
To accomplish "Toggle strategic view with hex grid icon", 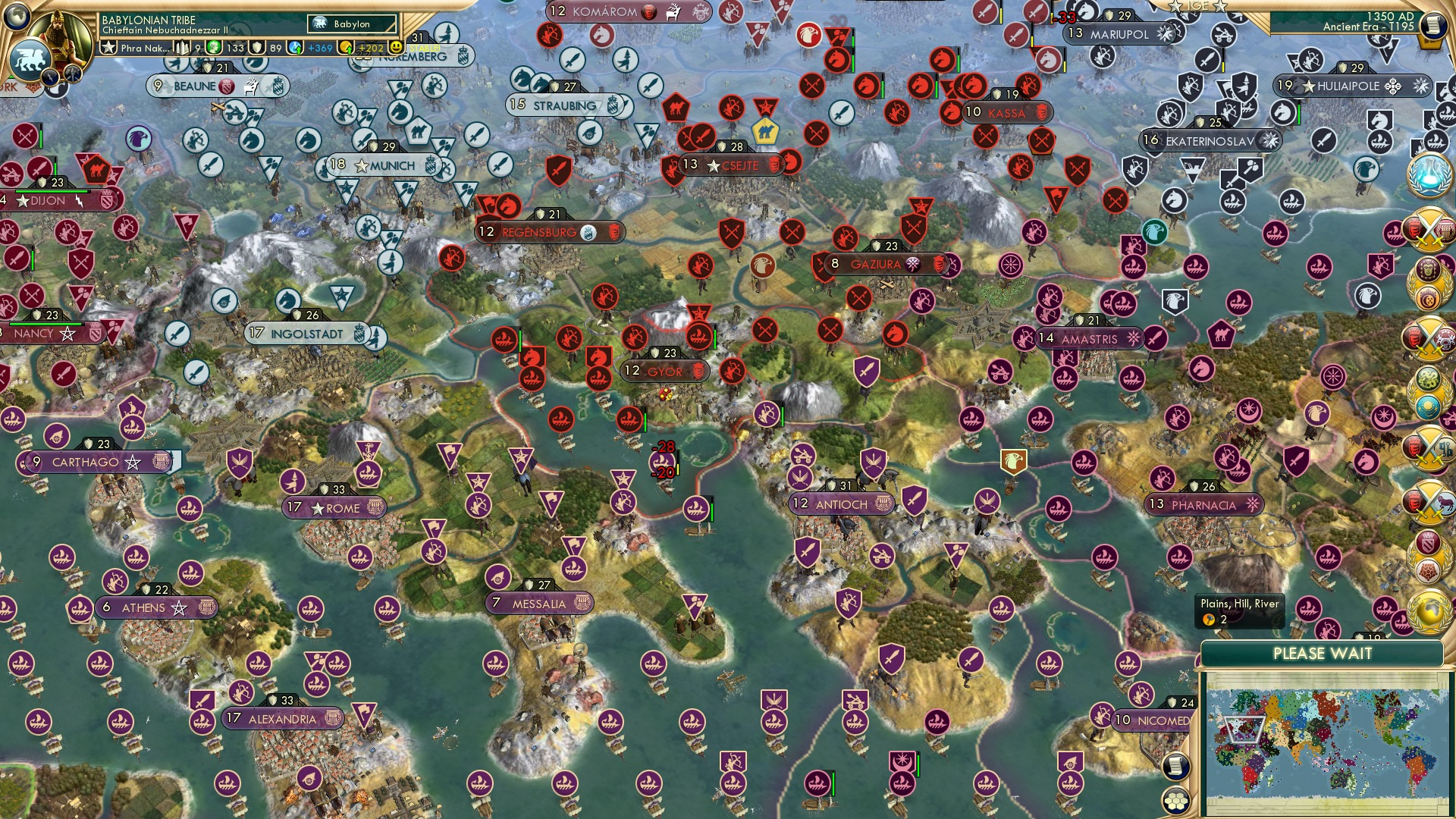I will (x=1176, y=801).
